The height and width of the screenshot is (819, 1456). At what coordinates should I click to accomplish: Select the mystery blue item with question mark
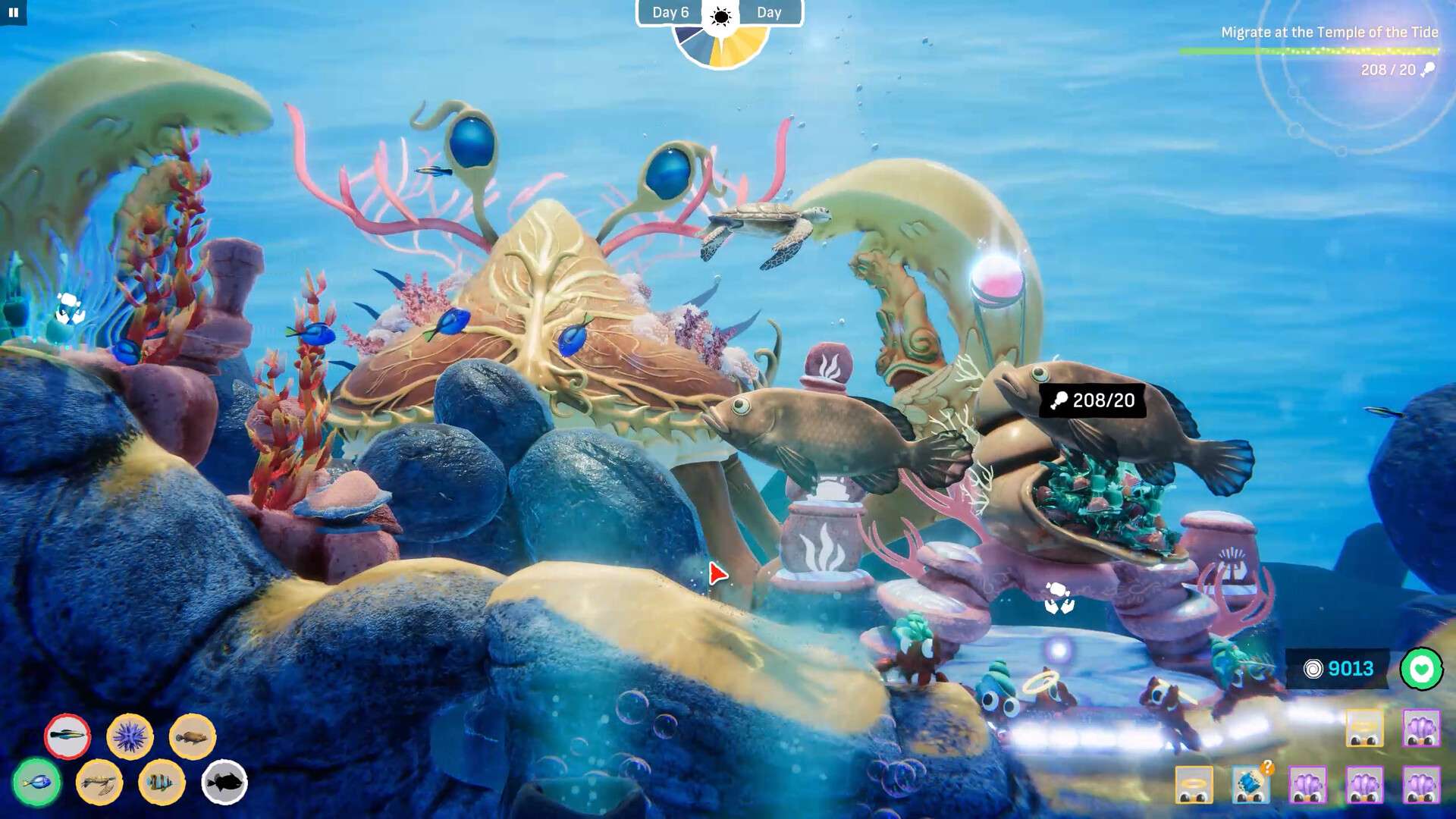point(1251,786)
